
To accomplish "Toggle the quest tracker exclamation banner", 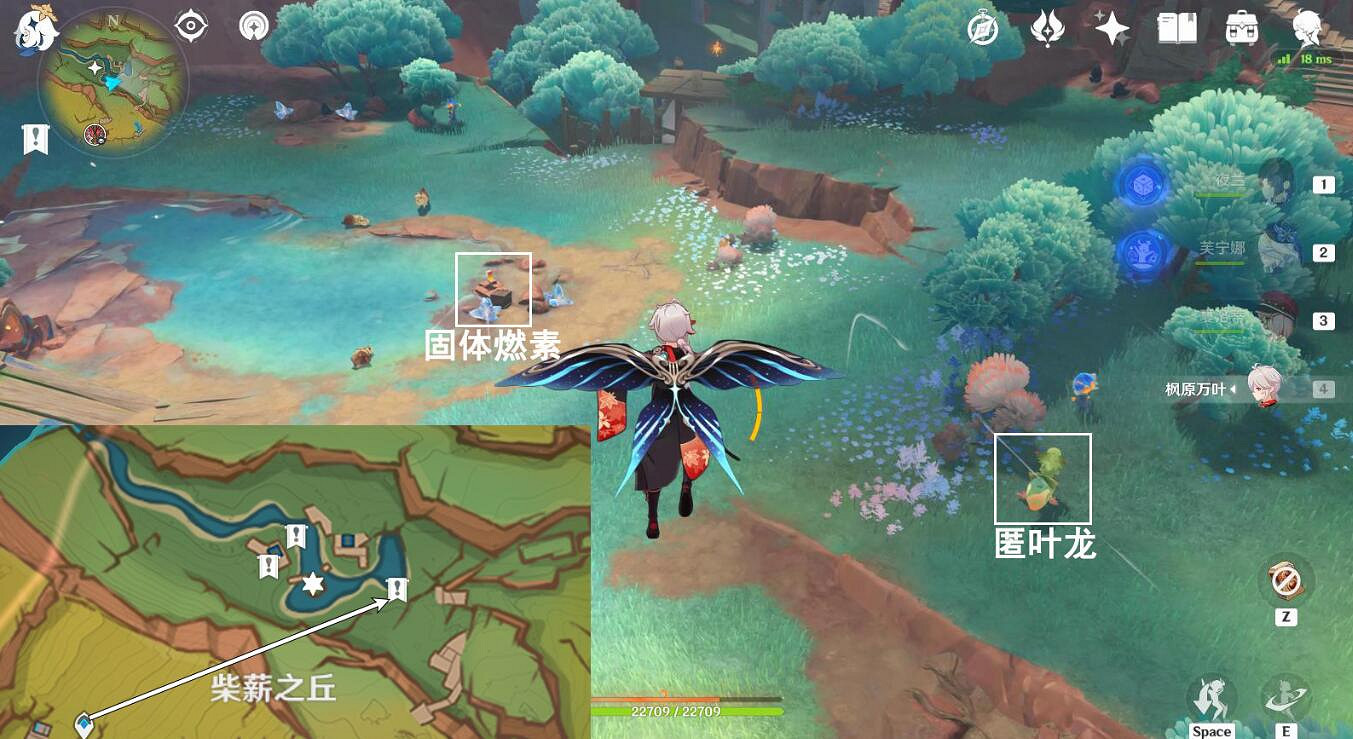I will pyautogui.click(x=35, y=138).
